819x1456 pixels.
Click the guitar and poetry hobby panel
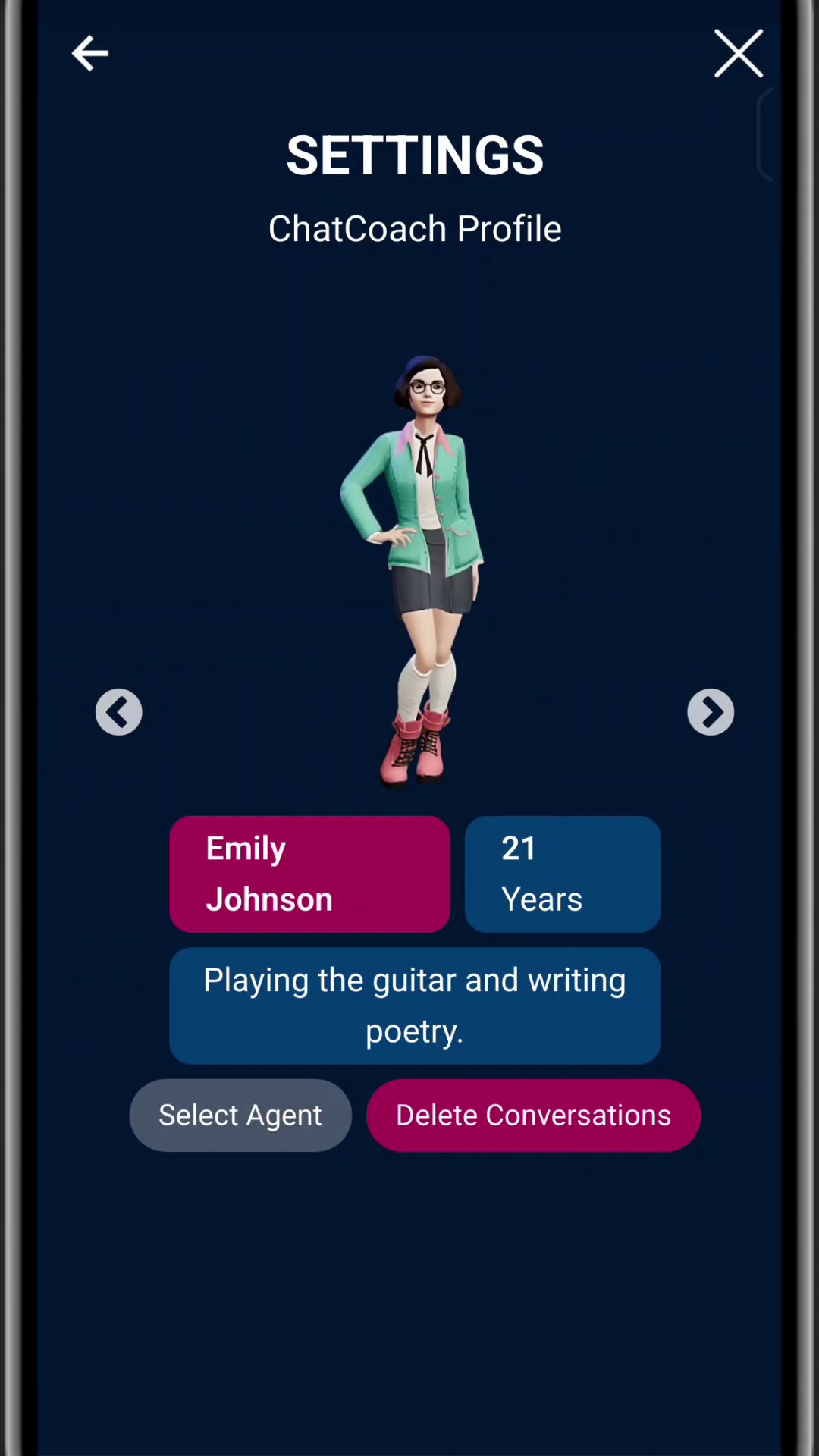(x=415, y=1006)
